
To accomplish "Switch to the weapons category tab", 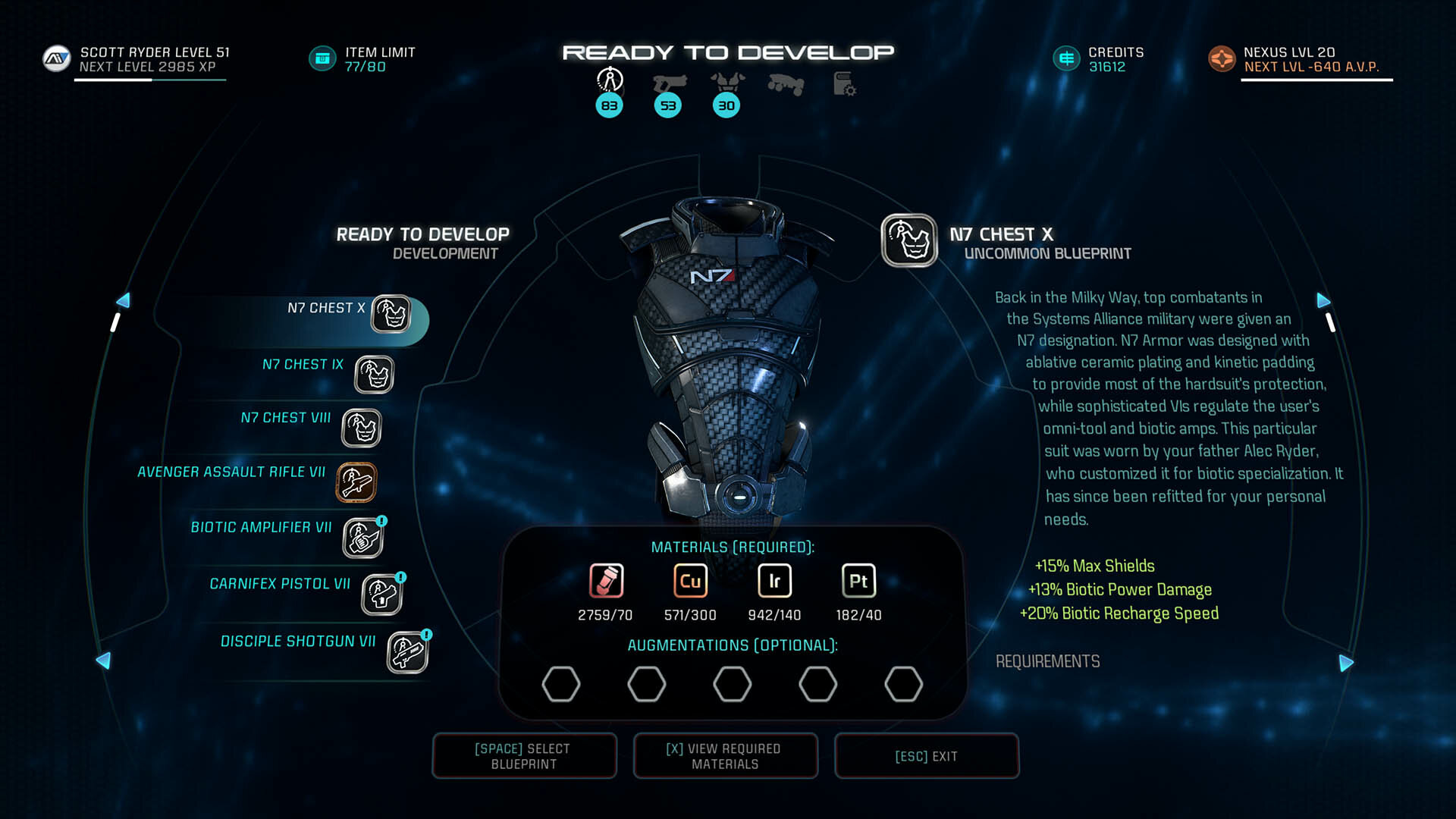I will tap(668, 82).
